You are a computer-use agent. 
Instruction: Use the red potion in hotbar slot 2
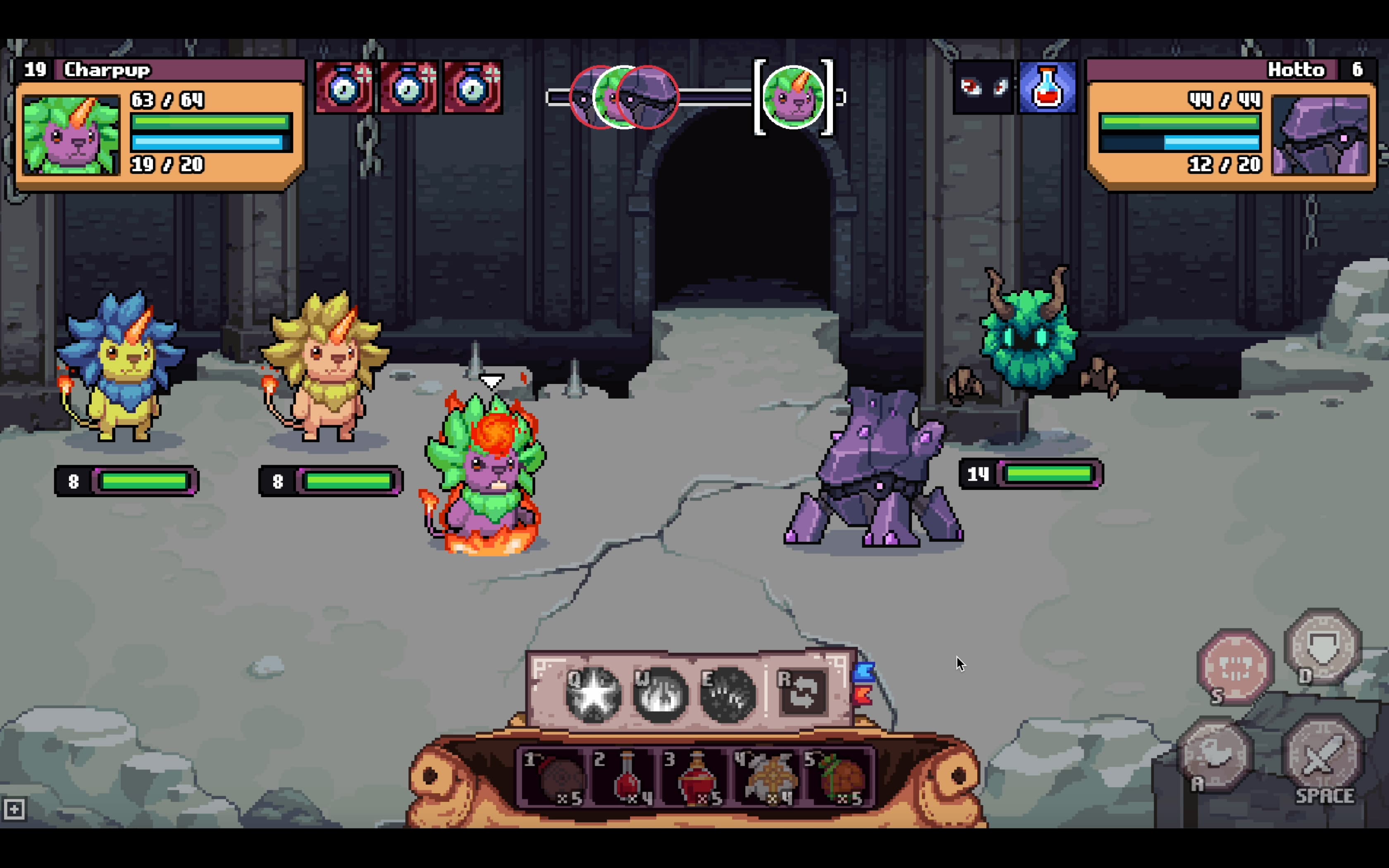(625, 778)
